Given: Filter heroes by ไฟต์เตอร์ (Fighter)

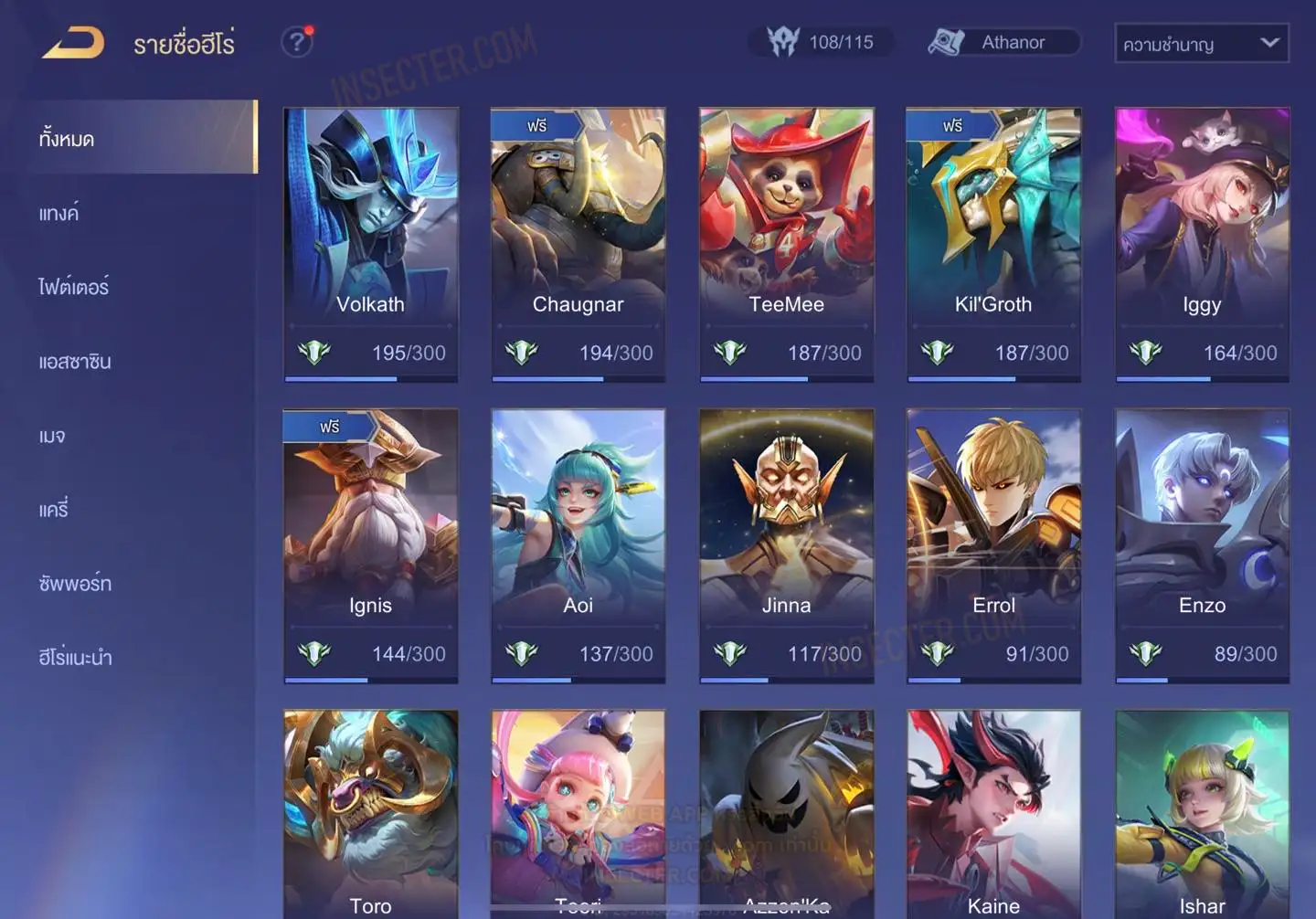Looking at the screenshot, I should 74,288.
